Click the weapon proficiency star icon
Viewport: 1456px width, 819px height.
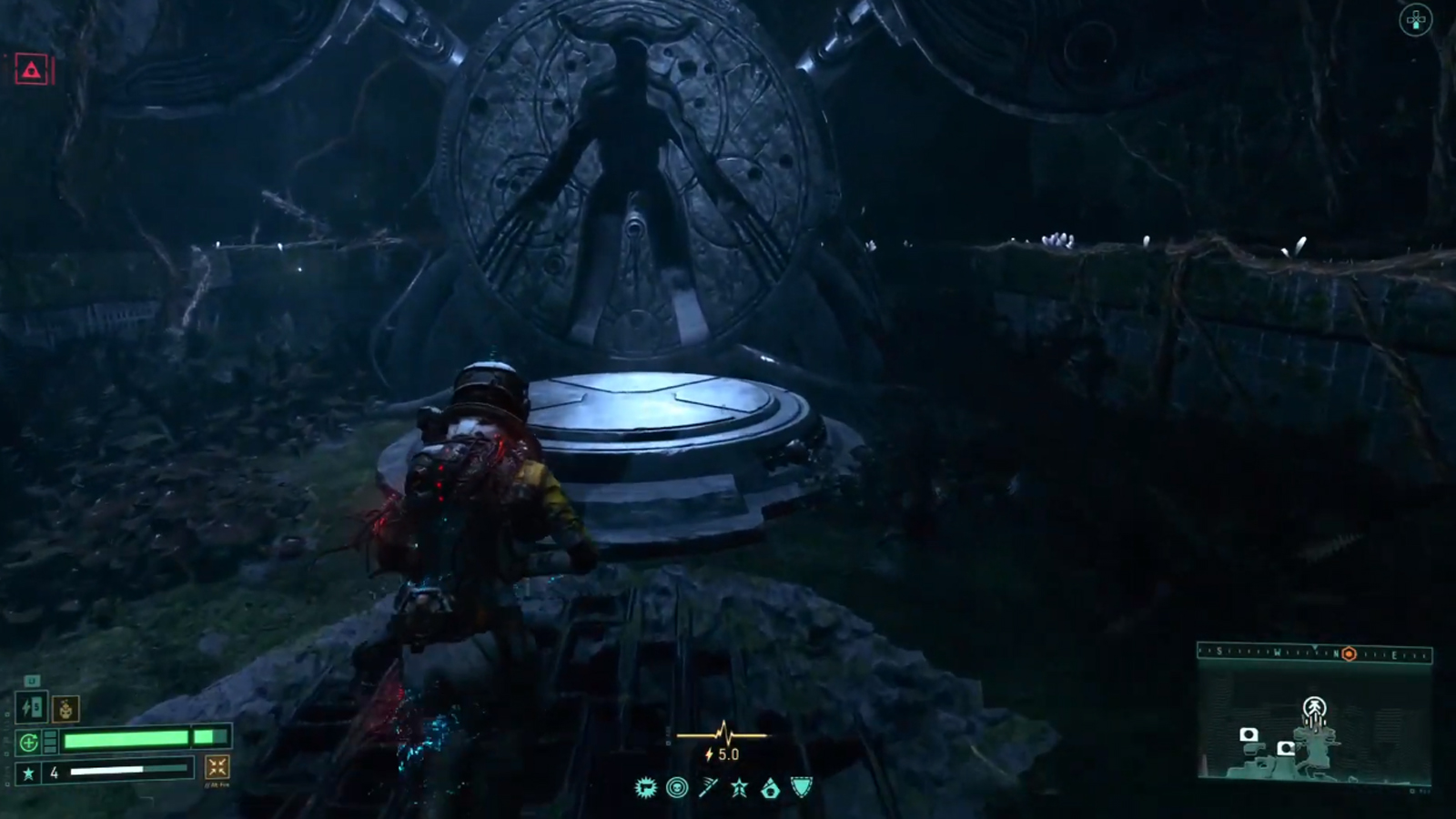coord(29,773)
